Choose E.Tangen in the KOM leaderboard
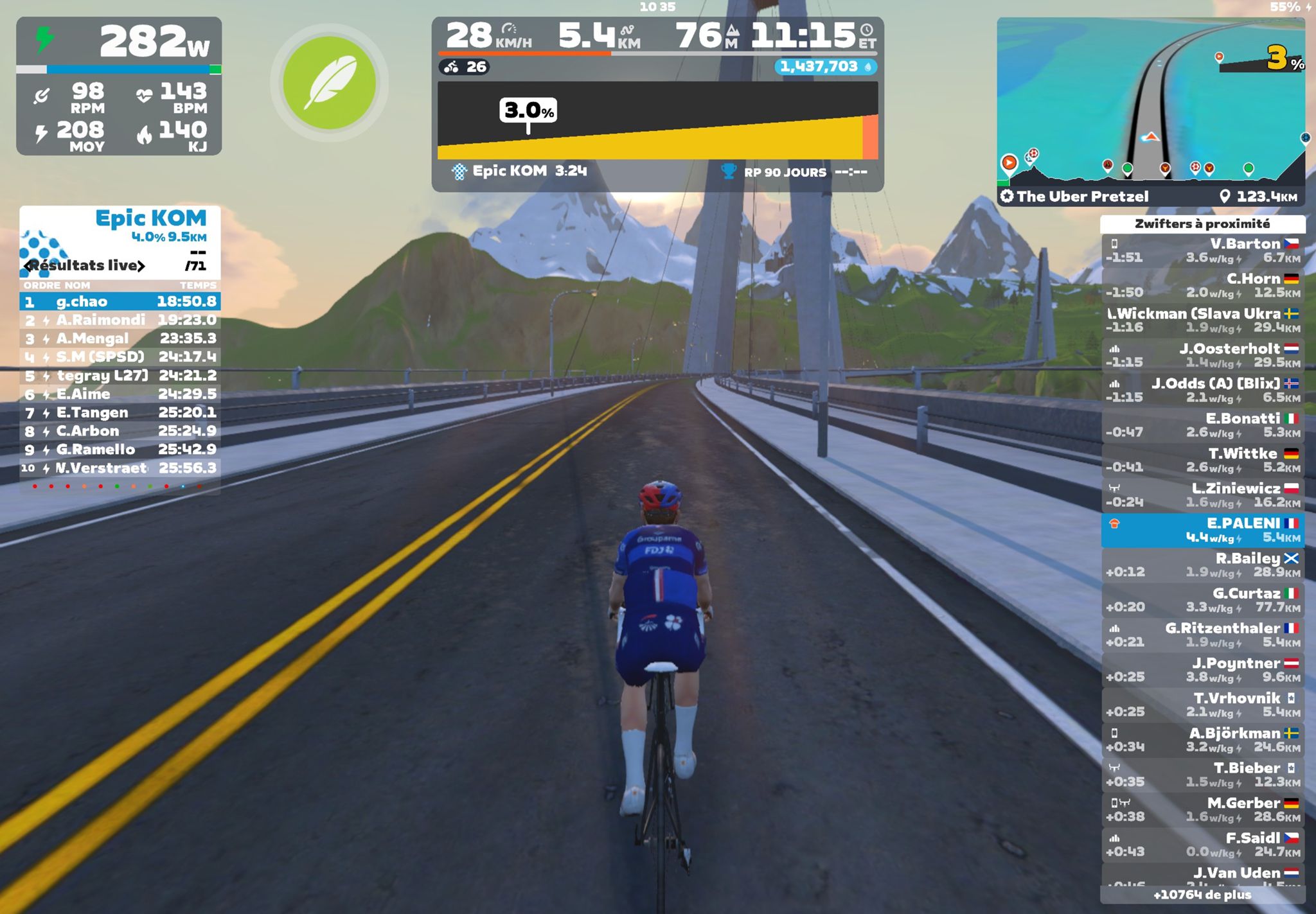1316x914 pixels. (x=120, y=412)
